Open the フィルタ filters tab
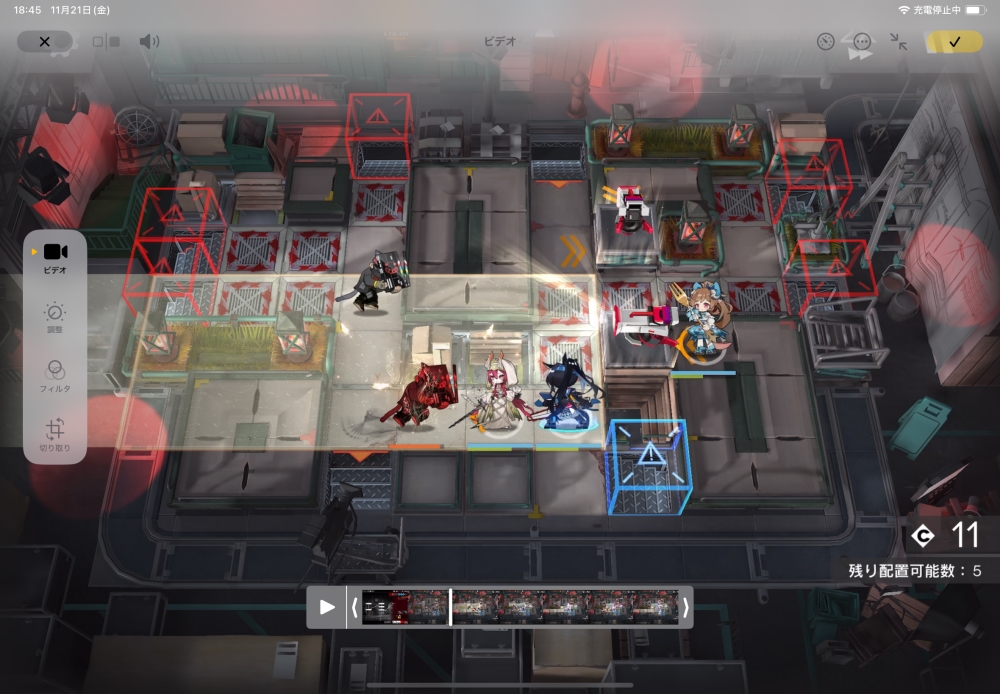 pyautogui.click(x=55, y=375)
